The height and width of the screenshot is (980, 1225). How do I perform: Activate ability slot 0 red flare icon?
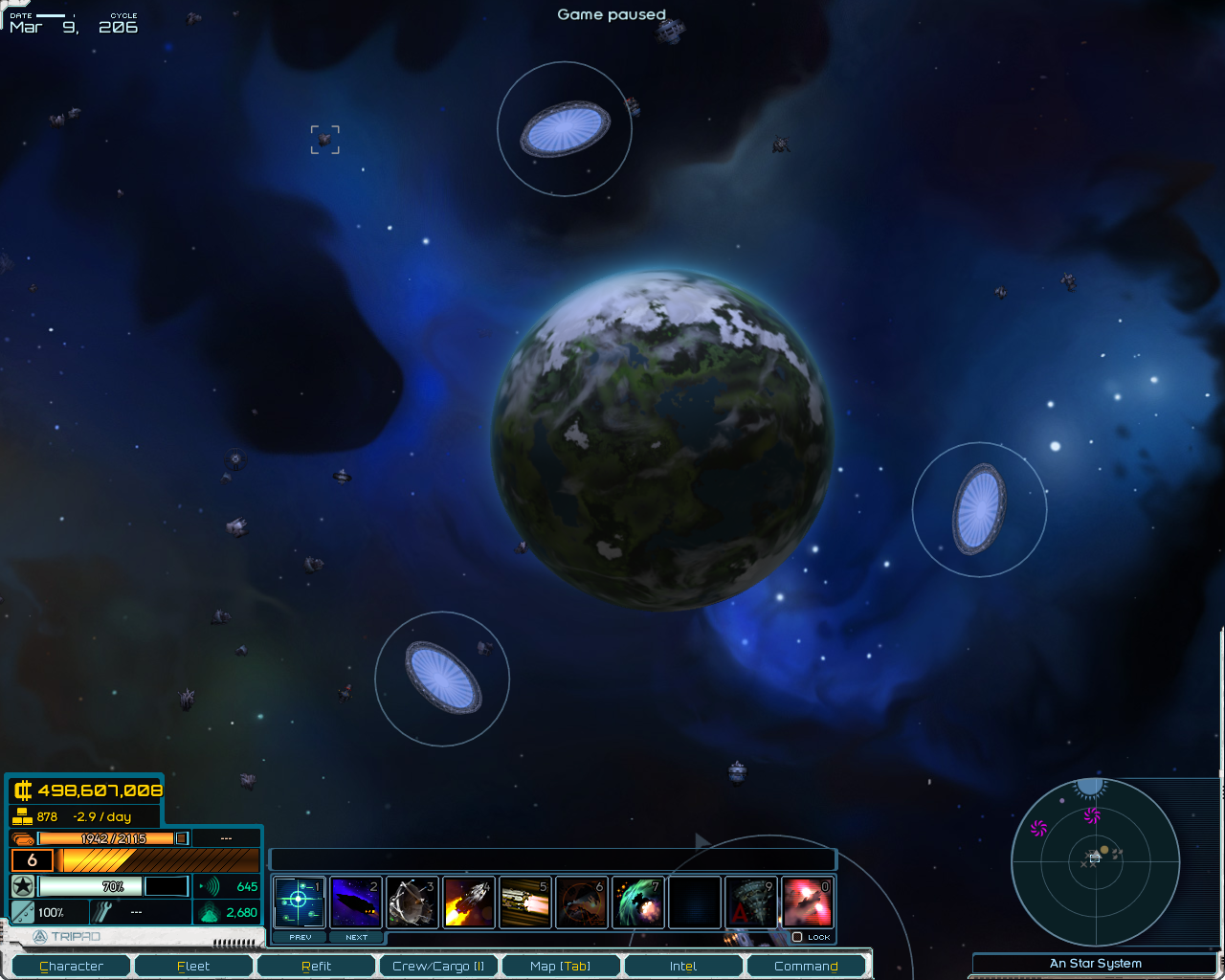[808, 902]
